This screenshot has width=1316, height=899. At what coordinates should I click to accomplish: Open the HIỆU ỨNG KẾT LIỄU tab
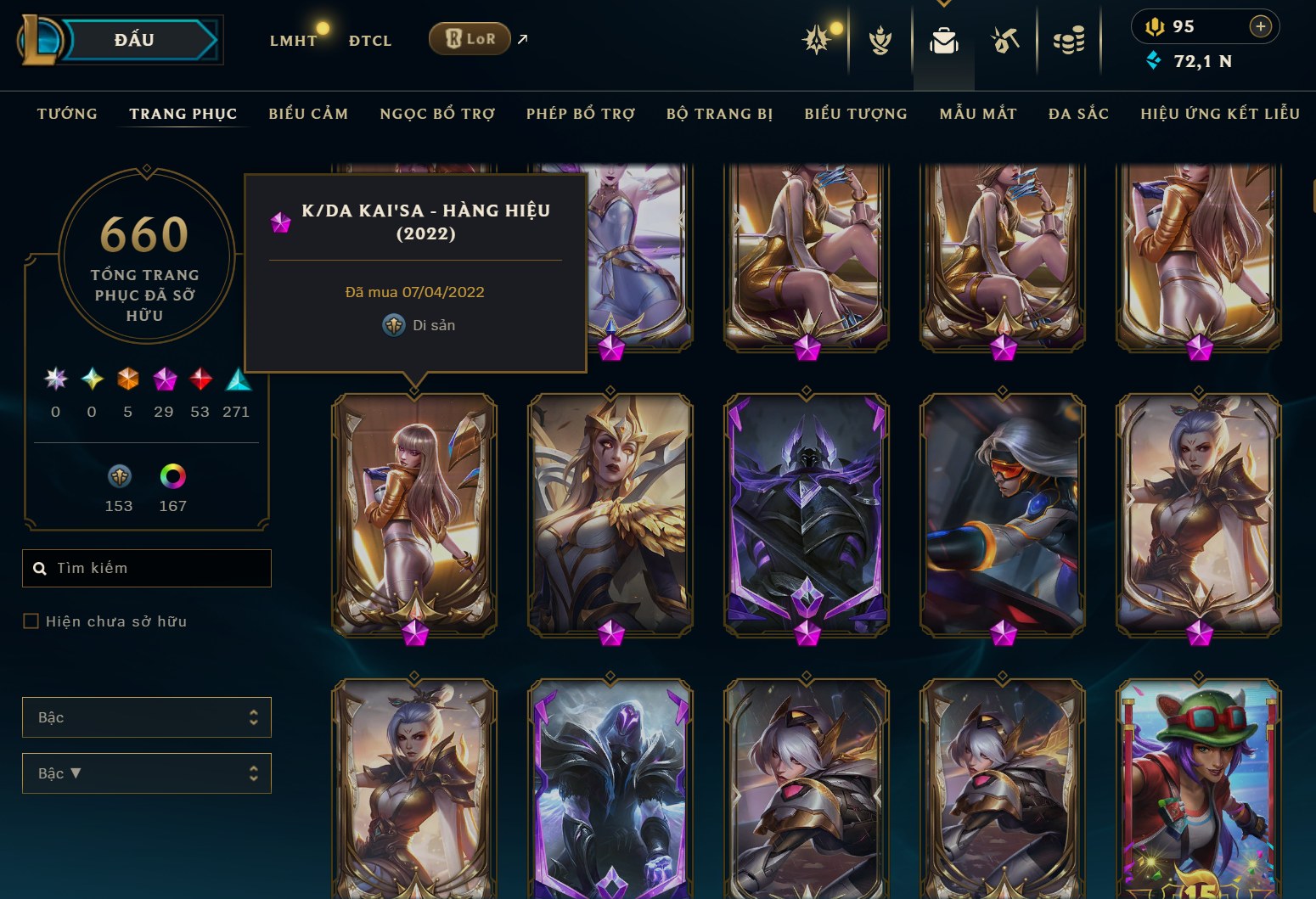(1220, 113)
